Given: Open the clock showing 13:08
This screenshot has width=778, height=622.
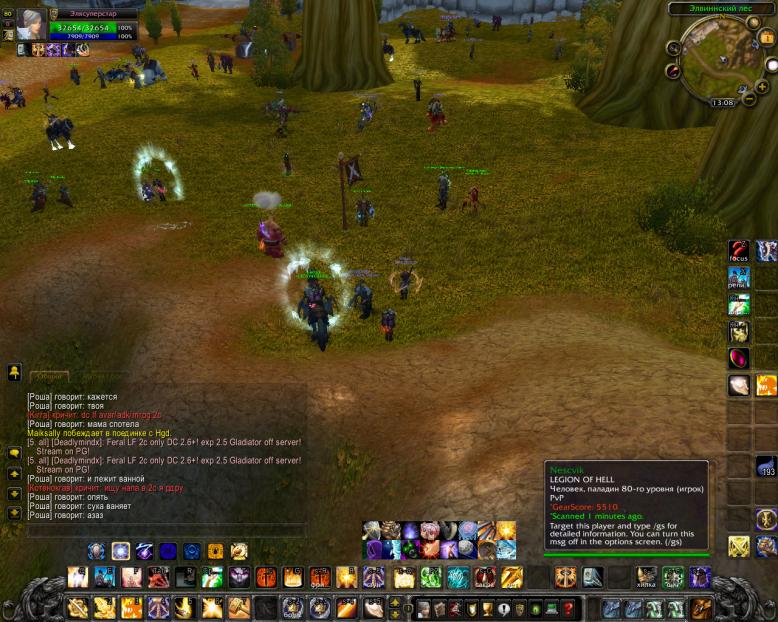Looking at the screenshot, I should click(722, 102).
